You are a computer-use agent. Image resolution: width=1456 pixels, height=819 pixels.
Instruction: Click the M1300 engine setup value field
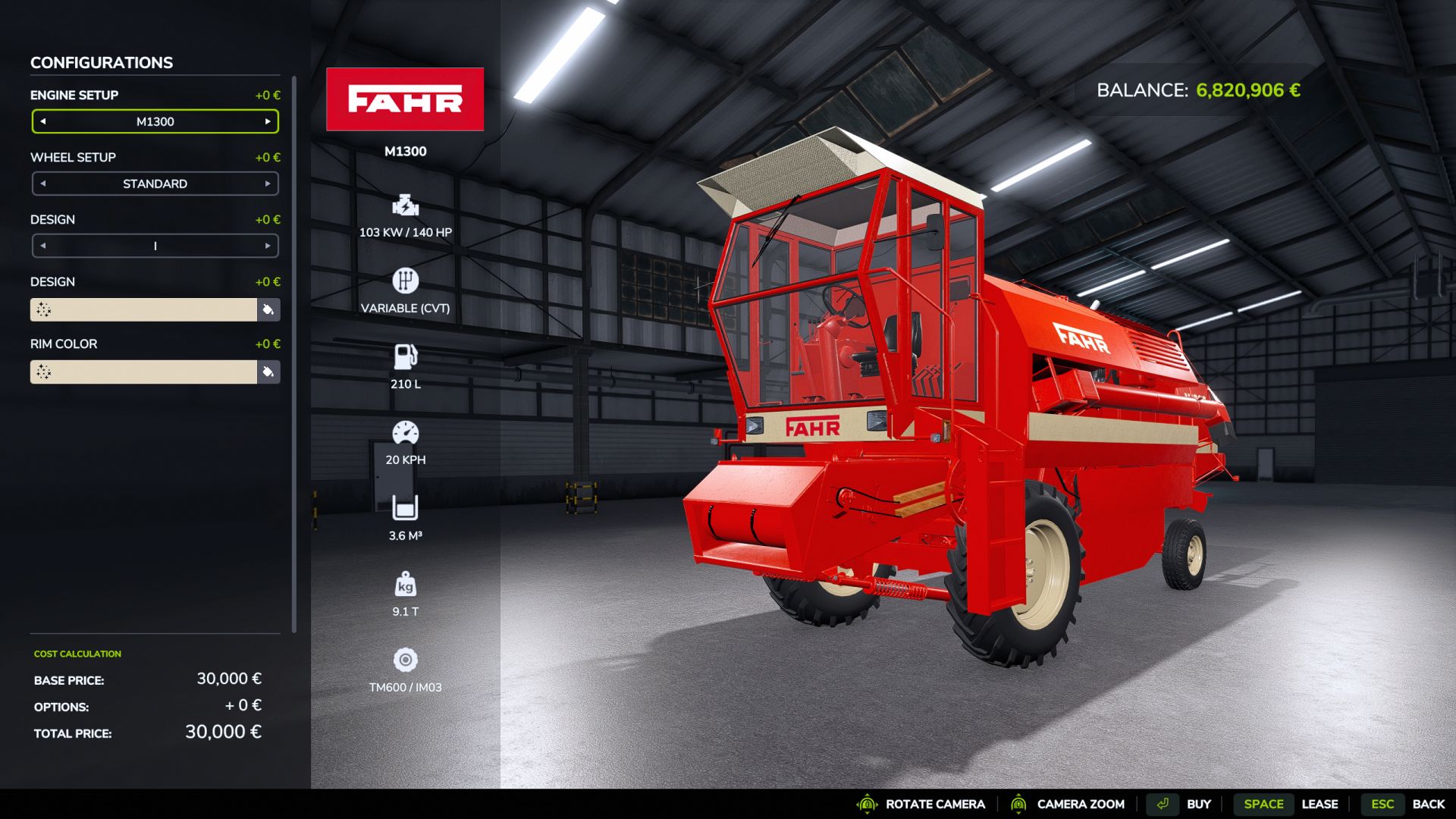click(x=155, y=121)
